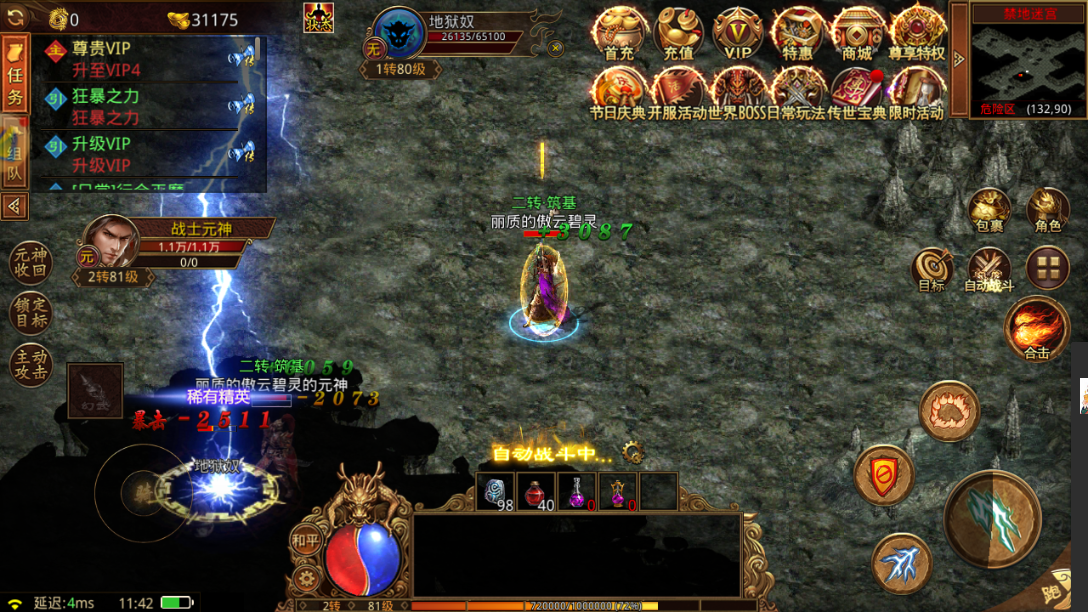This screenshot has width=1088, height=612.
Task: Open the VIP icon in top bar
Action: pos(738,35)
